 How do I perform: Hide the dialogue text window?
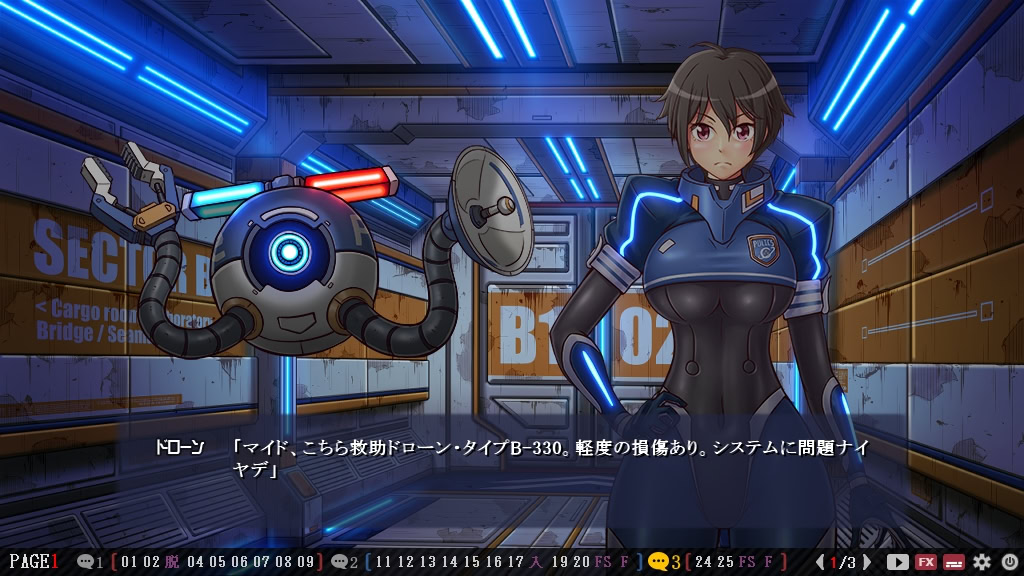coord(953,562)
